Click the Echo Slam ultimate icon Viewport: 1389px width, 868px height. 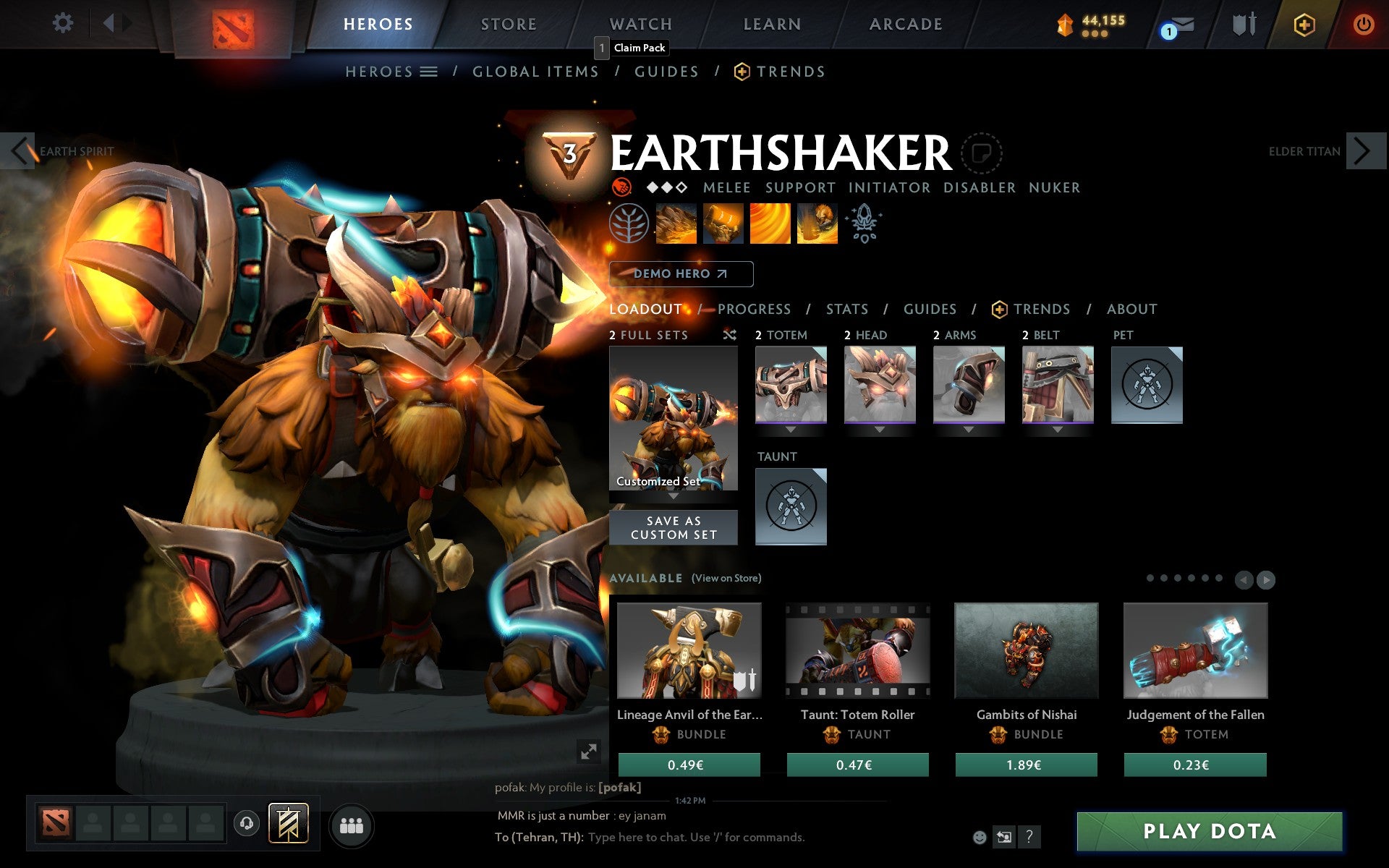tap(816, 224)
